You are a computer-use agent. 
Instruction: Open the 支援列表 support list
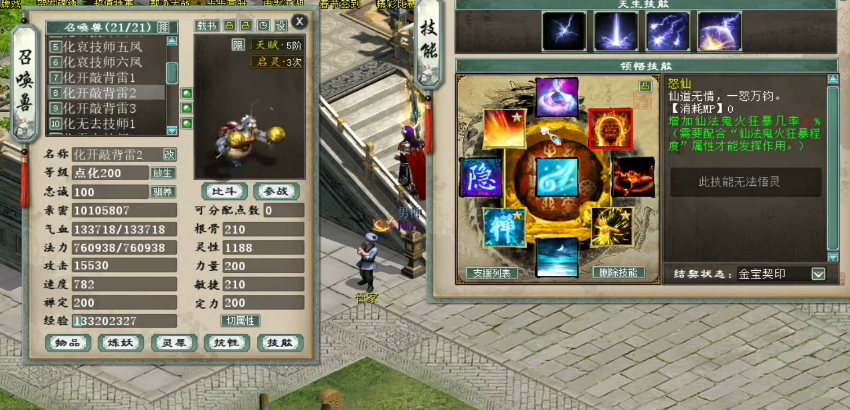pyautogui.click(x=491, y=272)
